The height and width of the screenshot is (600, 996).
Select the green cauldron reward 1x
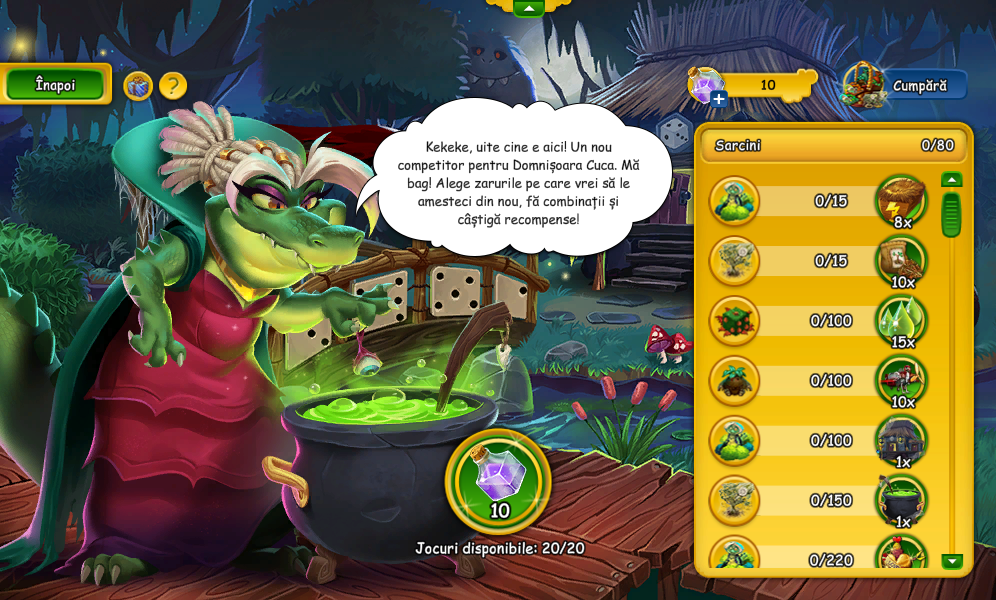(x=901, y=500)
